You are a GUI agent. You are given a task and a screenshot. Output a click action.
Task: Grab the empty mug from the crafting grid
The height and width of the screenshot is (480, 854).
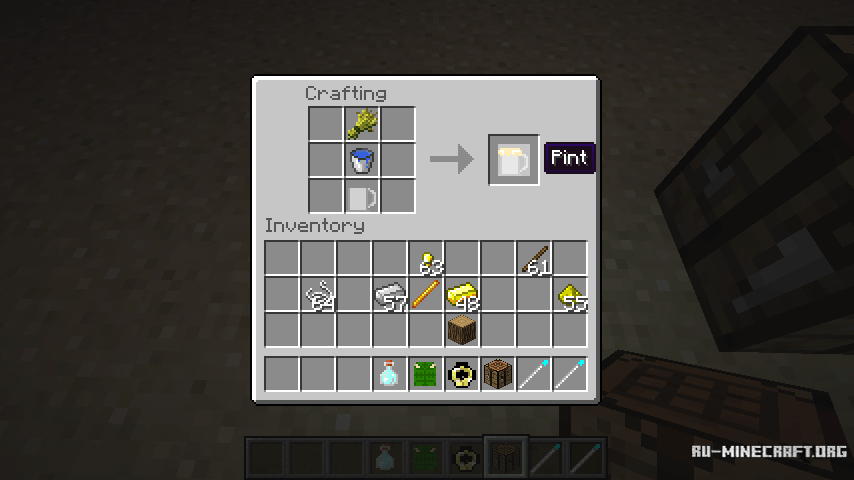362,196
